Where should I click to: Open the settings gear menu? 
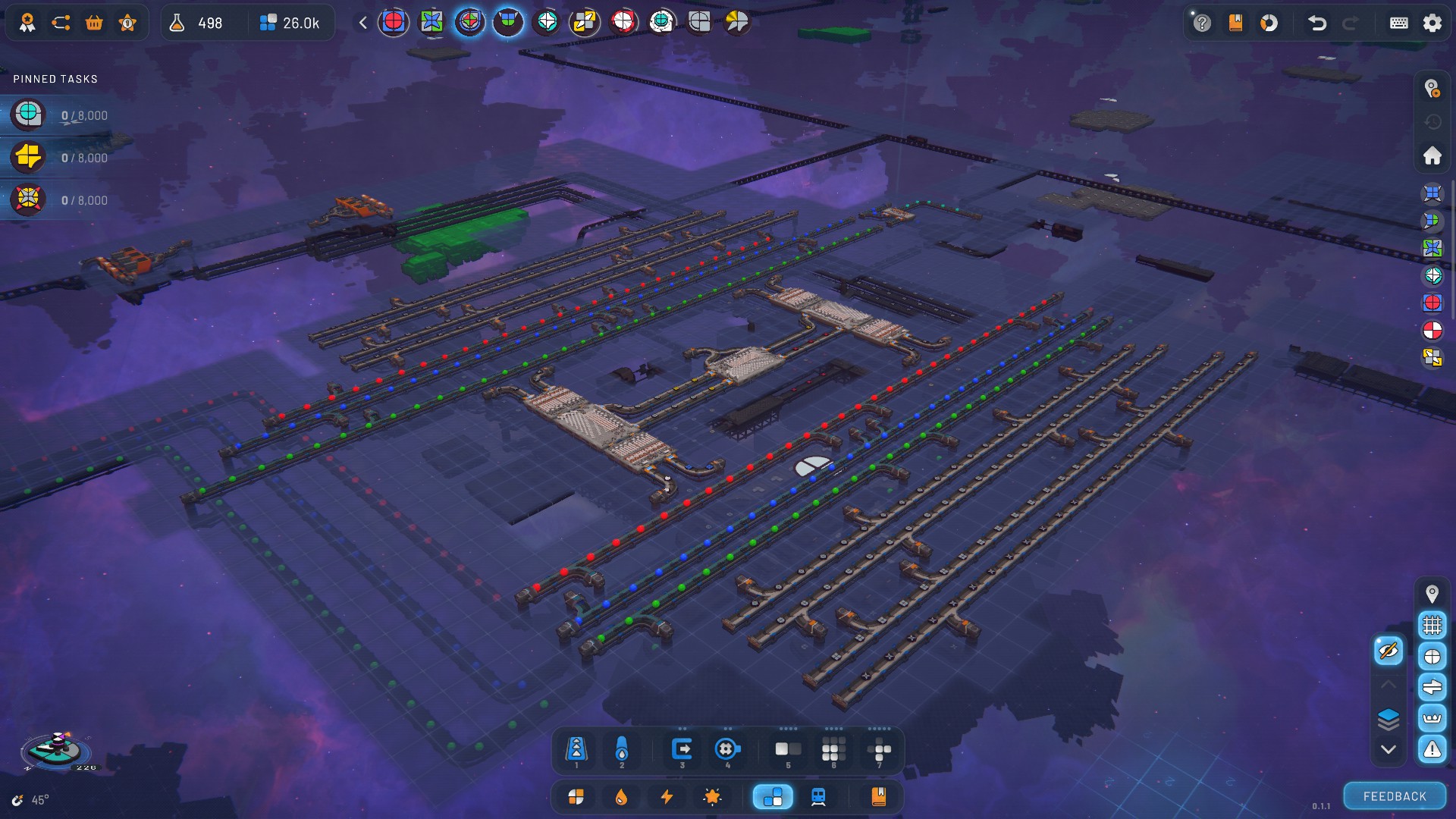pyautogui.click(x=1432, y=23)
